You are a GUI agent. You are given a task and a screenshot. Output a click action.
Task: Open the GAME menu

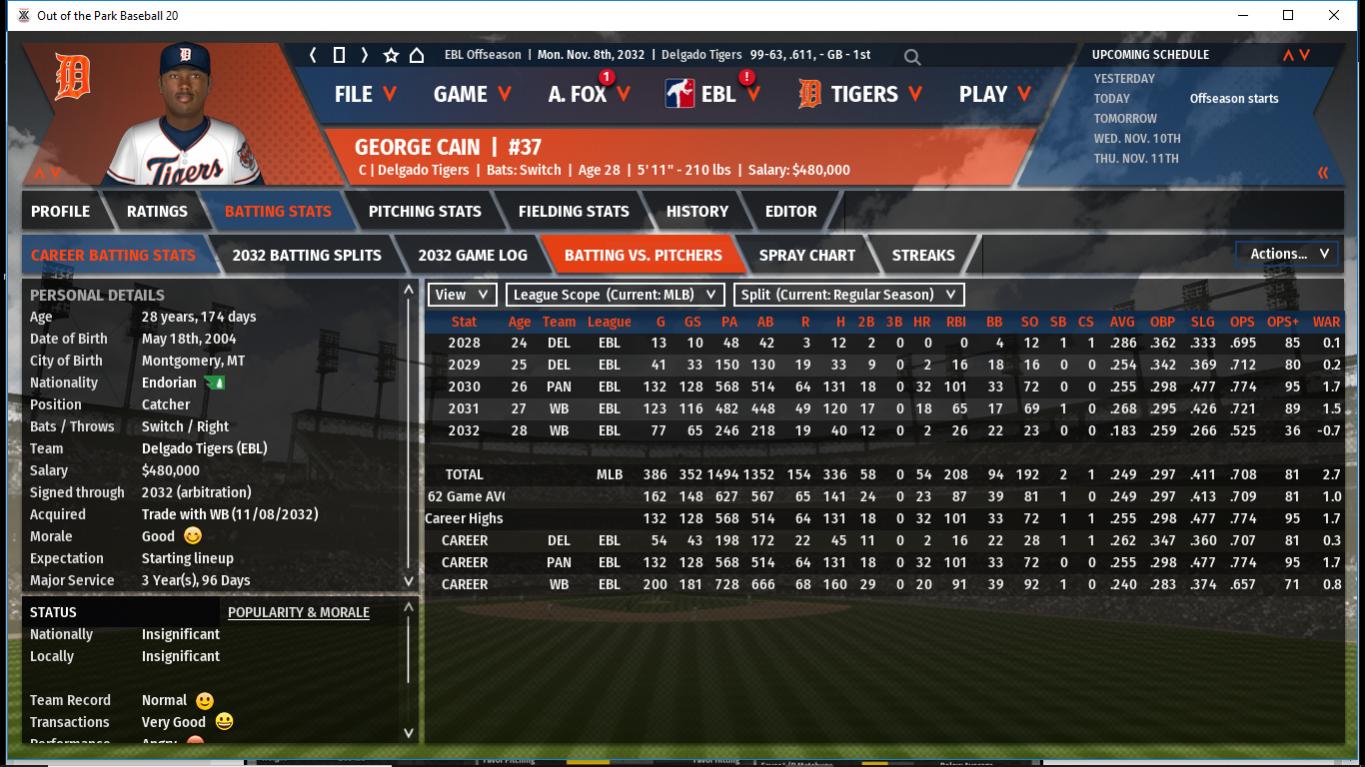tap(472, 94)
